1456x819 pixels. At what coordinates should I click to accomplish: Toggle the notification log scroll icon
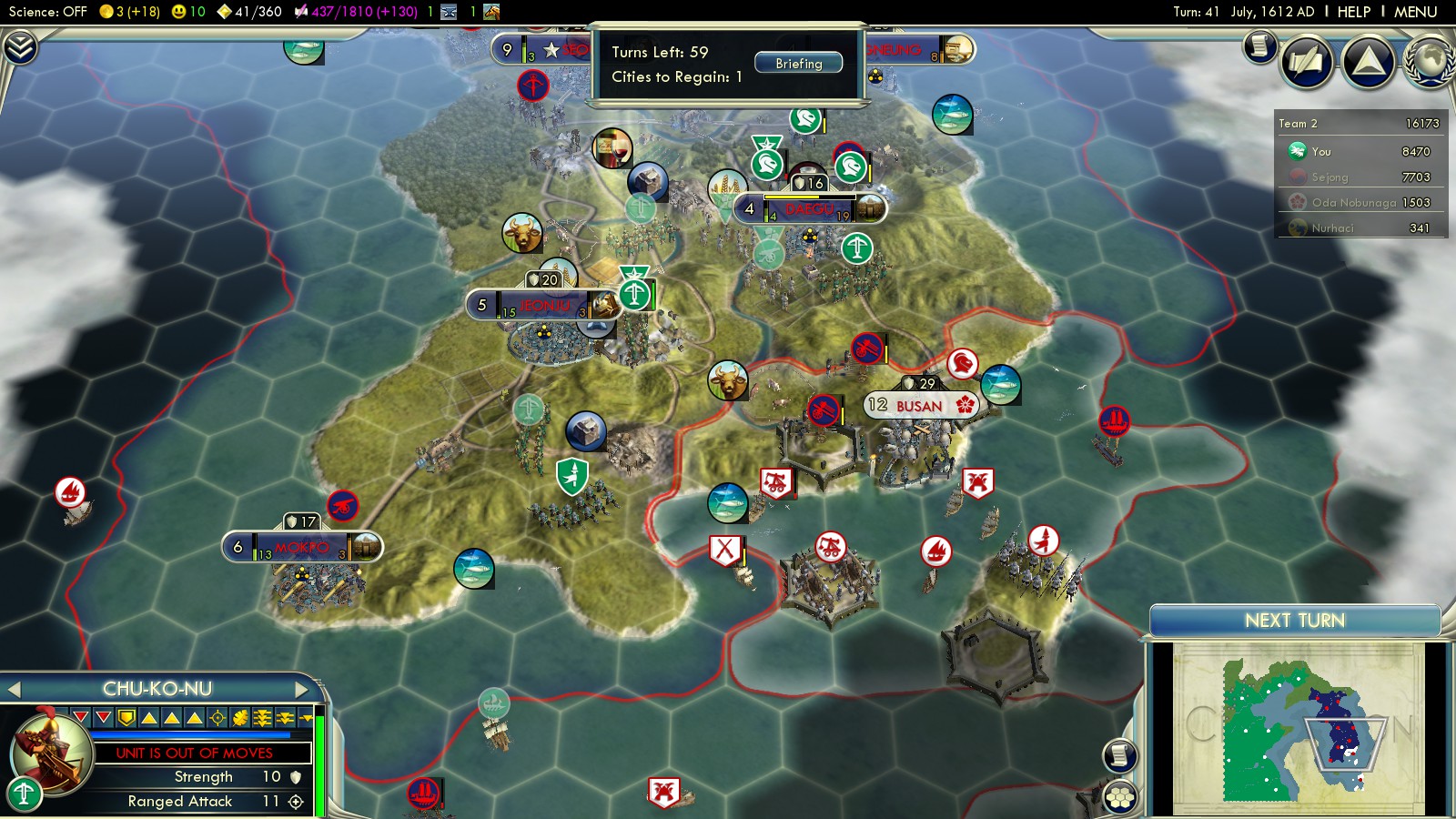click(1259, 45)
